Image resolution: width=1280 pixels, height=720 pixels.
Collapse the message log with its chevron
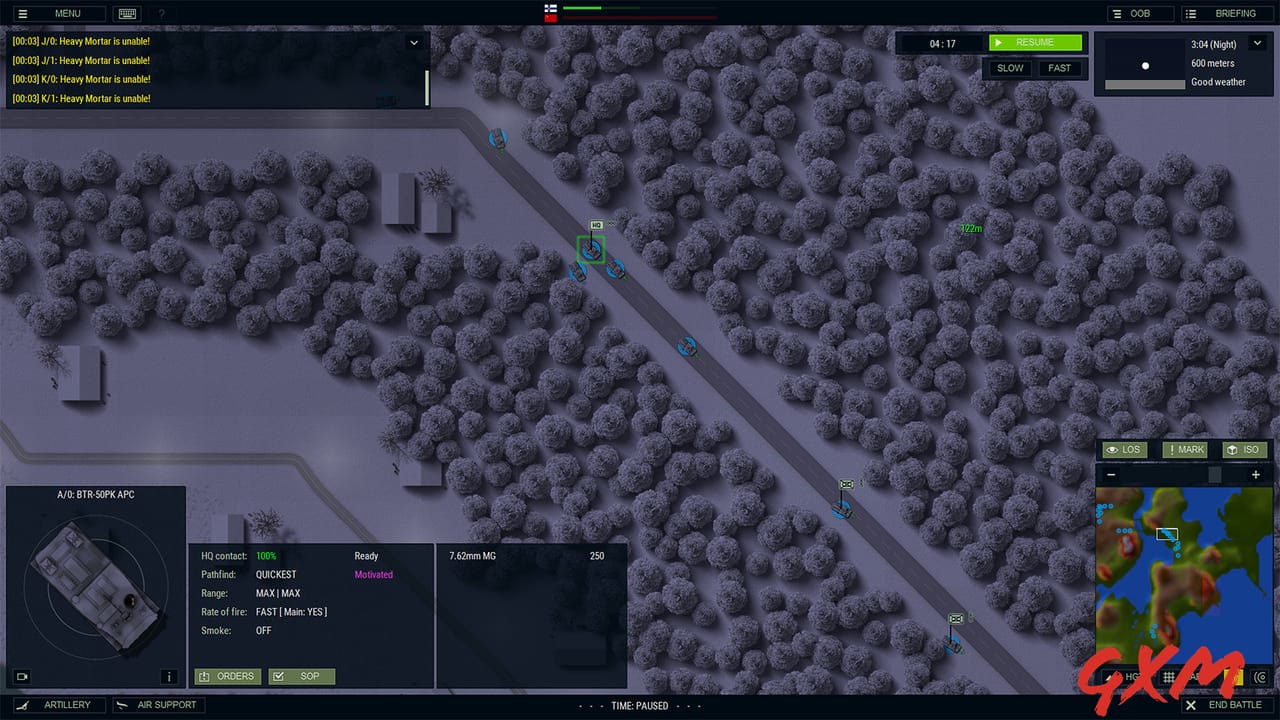tap(414, 43)
